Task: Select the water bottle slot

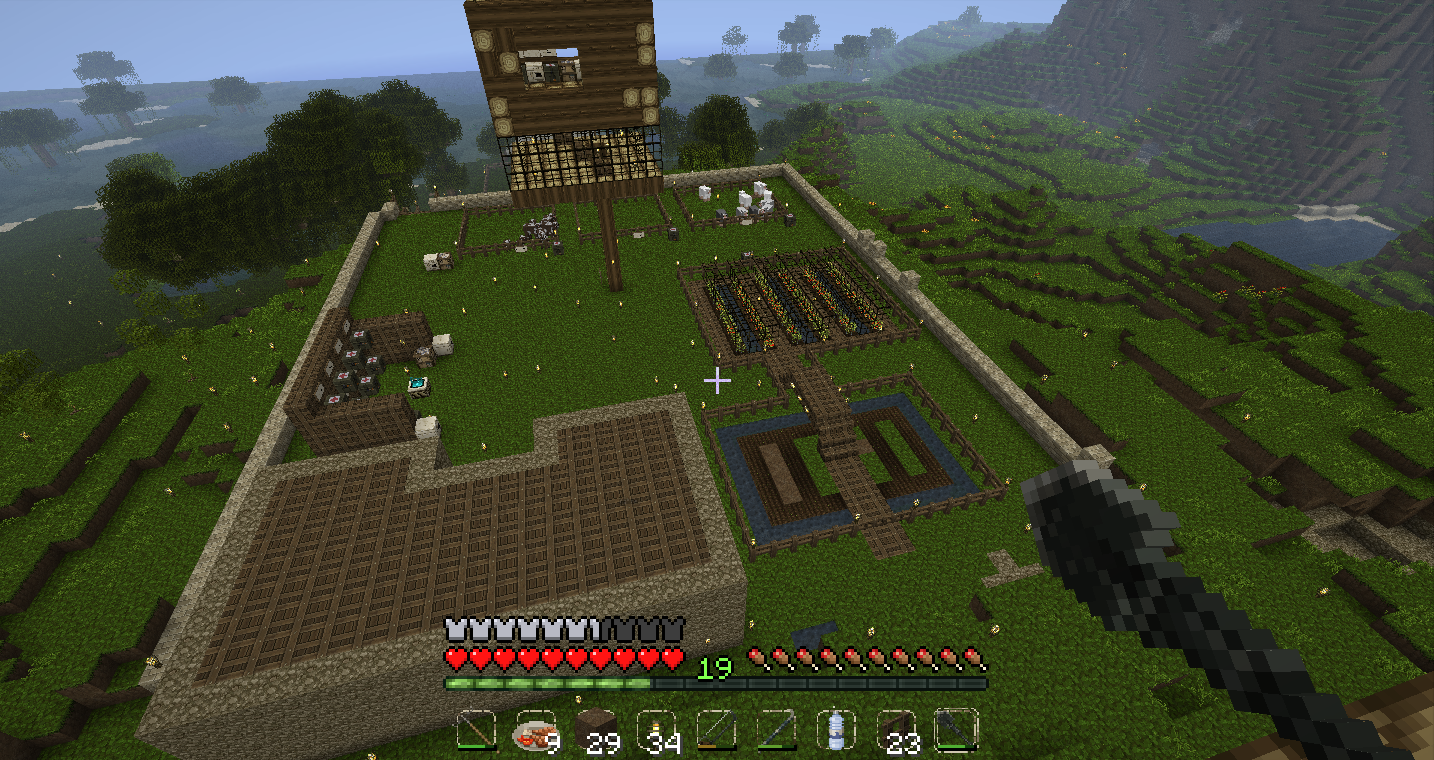Action: 836,731
